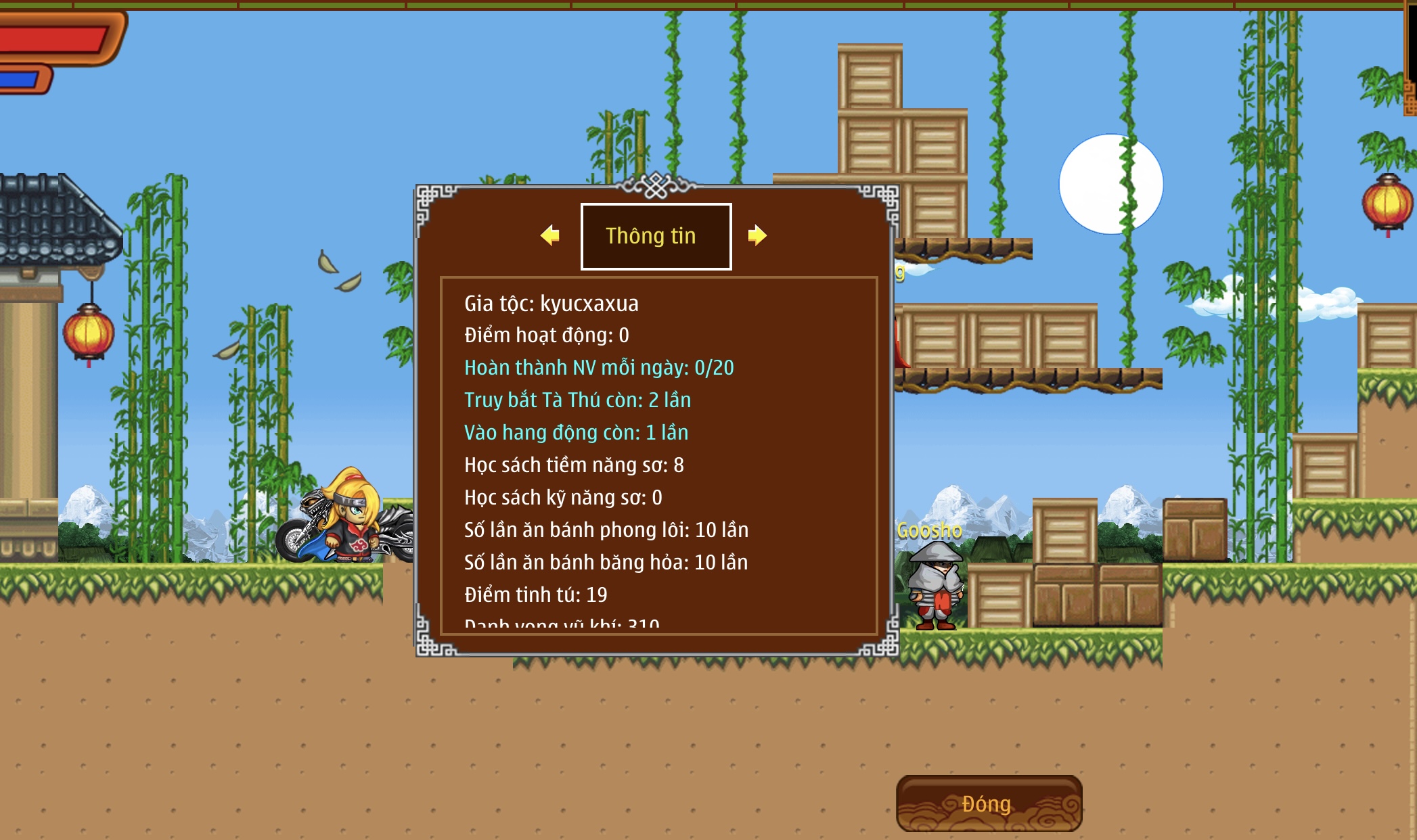Open the Hoàn thành NV mỗi ngày entry

(x=598, y=367)
